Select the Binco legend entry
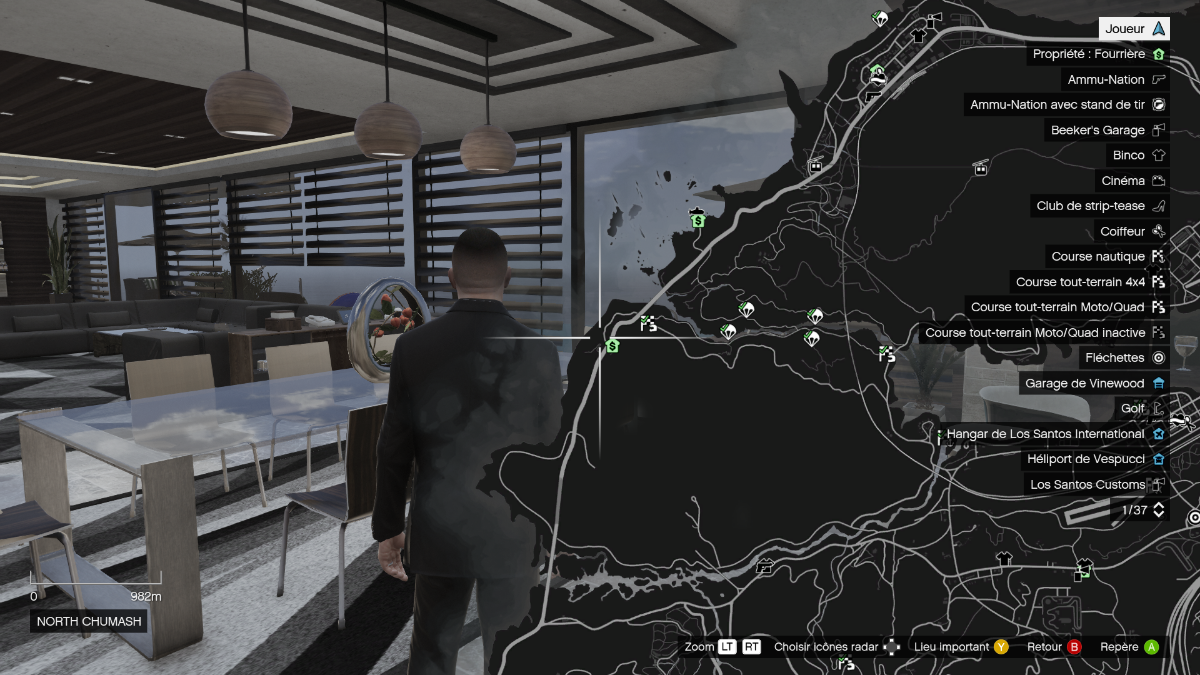The width and height of the screenshot is (1200, 675). tap(1139, 156)
